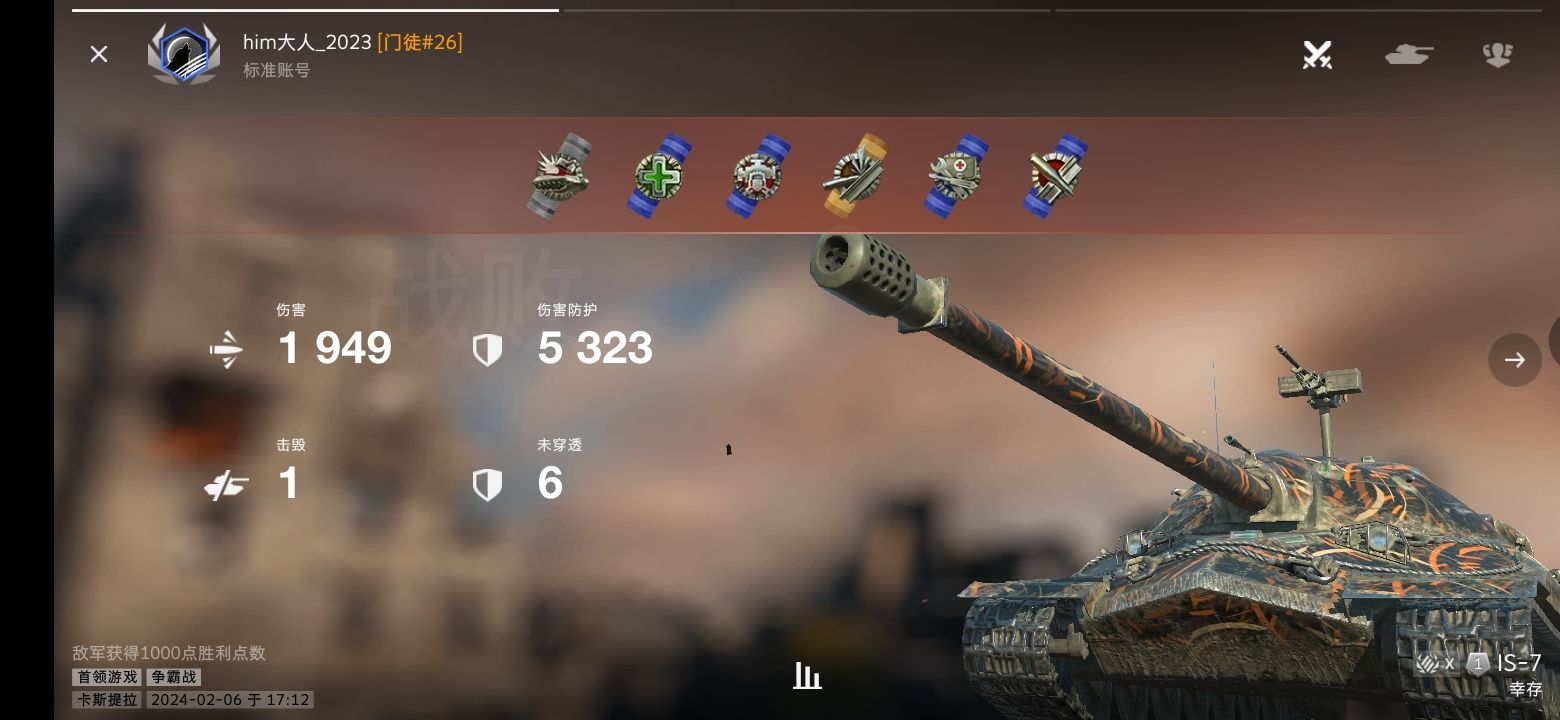Viewport: 1560px width, 720px height.
Task: Inspect the wrench and first-aid kit medal
Action: 956,176
